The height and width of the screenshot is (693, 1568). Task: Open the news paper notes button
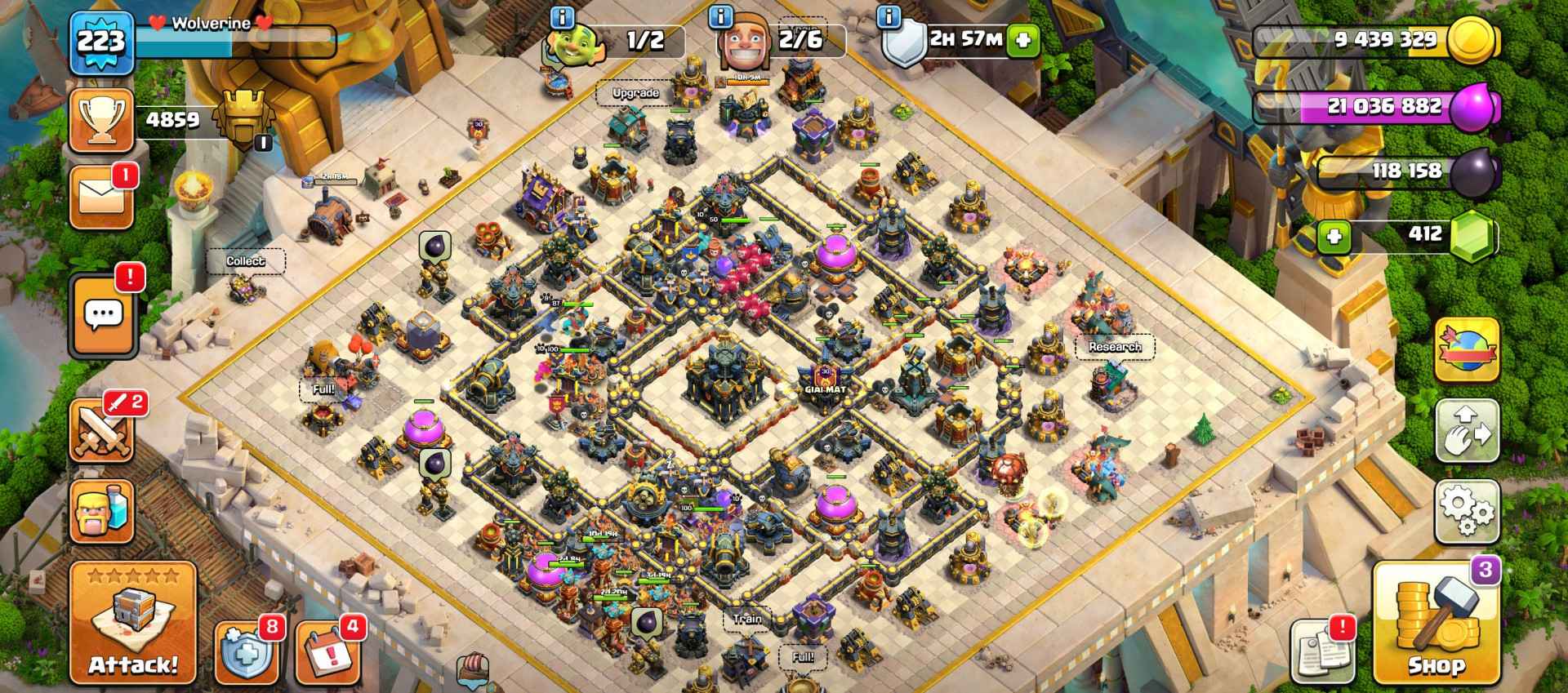(1318, 653)
